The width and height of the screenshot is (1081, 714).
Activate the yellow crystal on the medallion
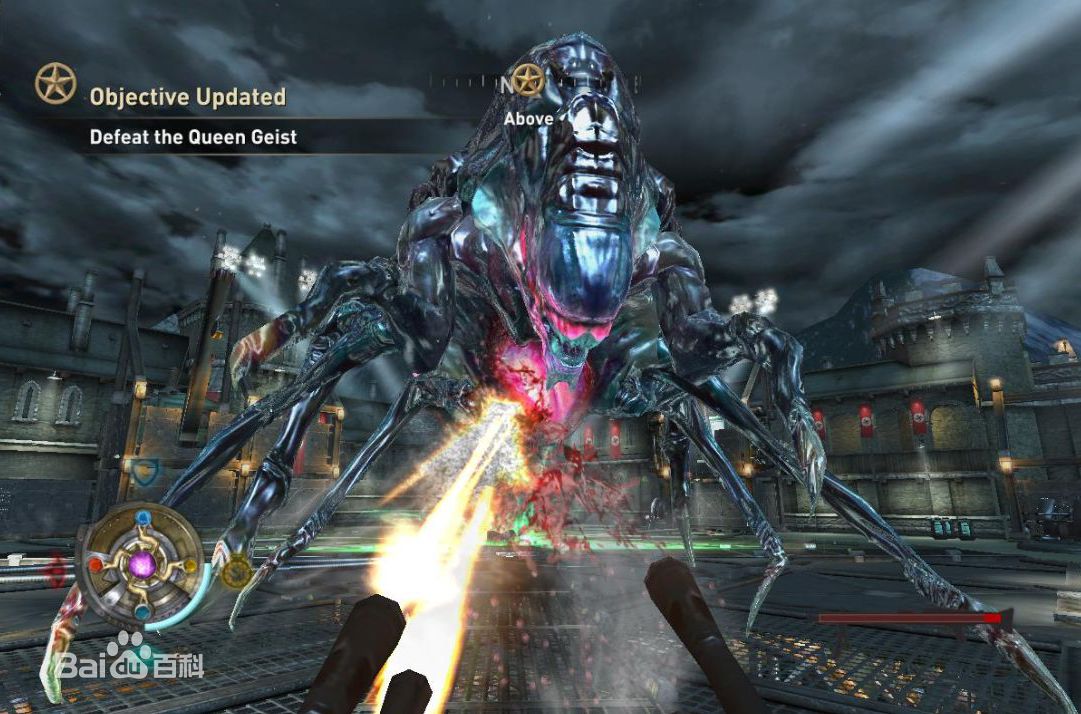[188, 564]
